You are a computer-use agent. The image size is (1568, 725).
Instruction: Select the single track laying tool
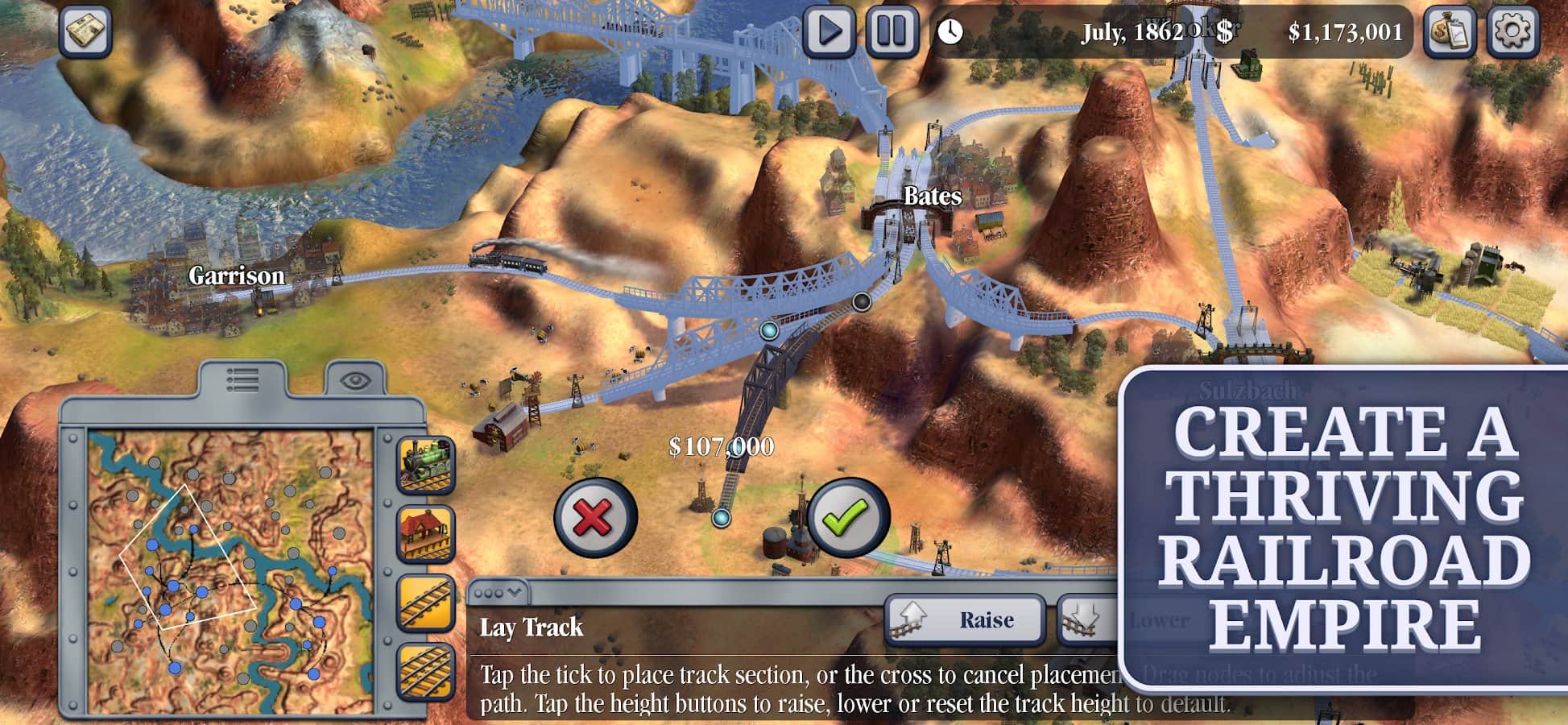tap(426, 603)
